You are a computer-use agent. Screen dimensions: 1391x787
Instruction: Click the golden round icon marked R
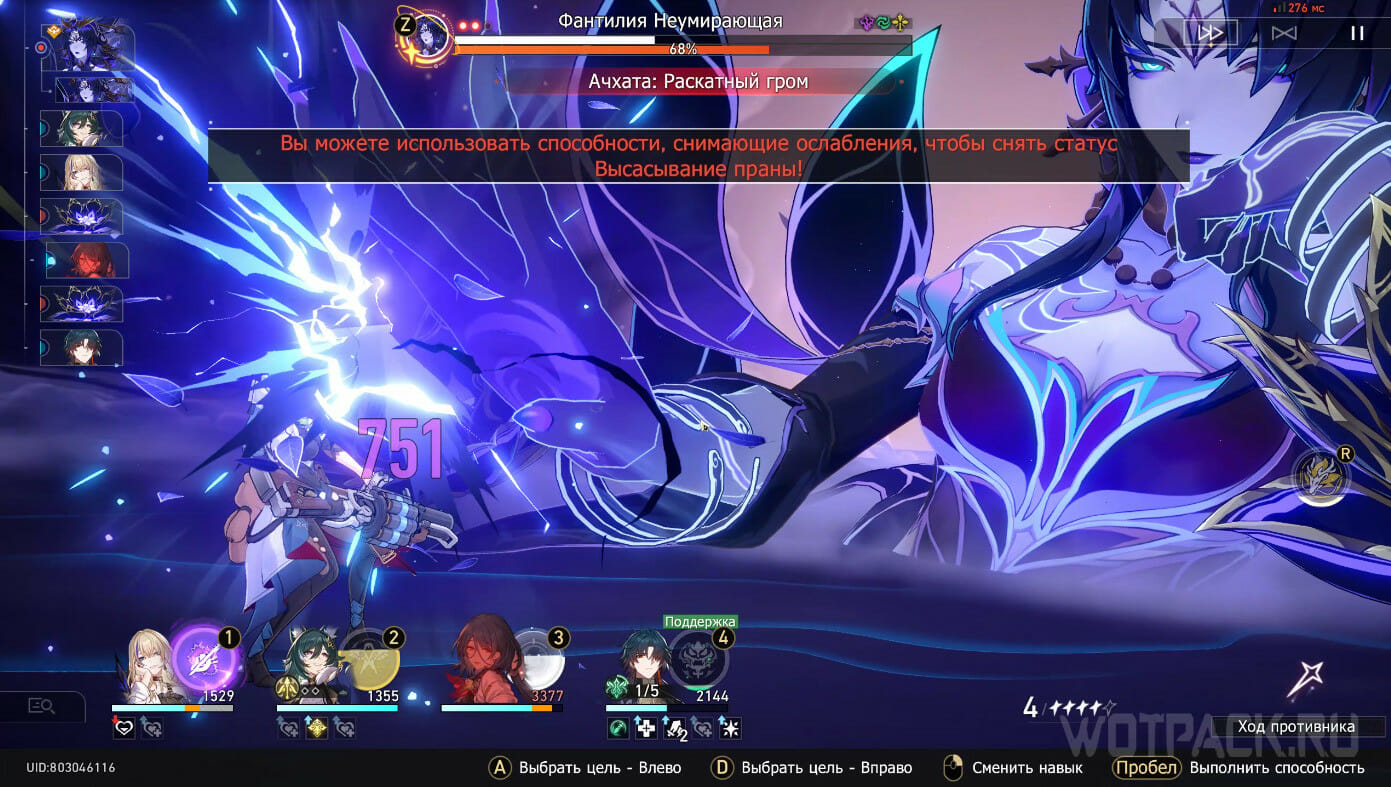tap(1321, 474)
